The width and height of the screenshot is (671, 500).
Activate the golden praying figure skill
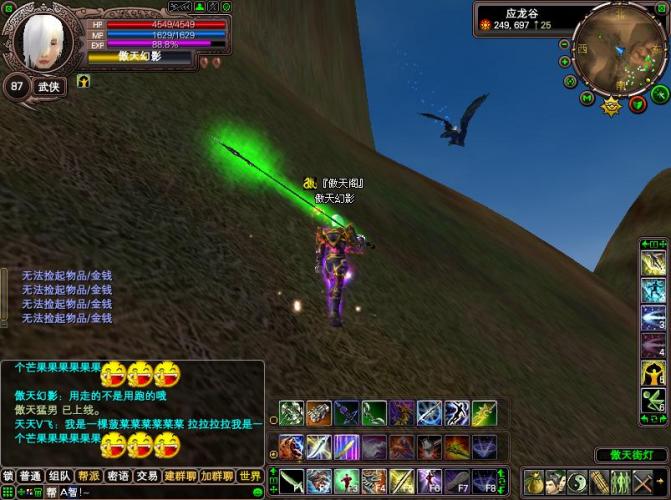653,374
